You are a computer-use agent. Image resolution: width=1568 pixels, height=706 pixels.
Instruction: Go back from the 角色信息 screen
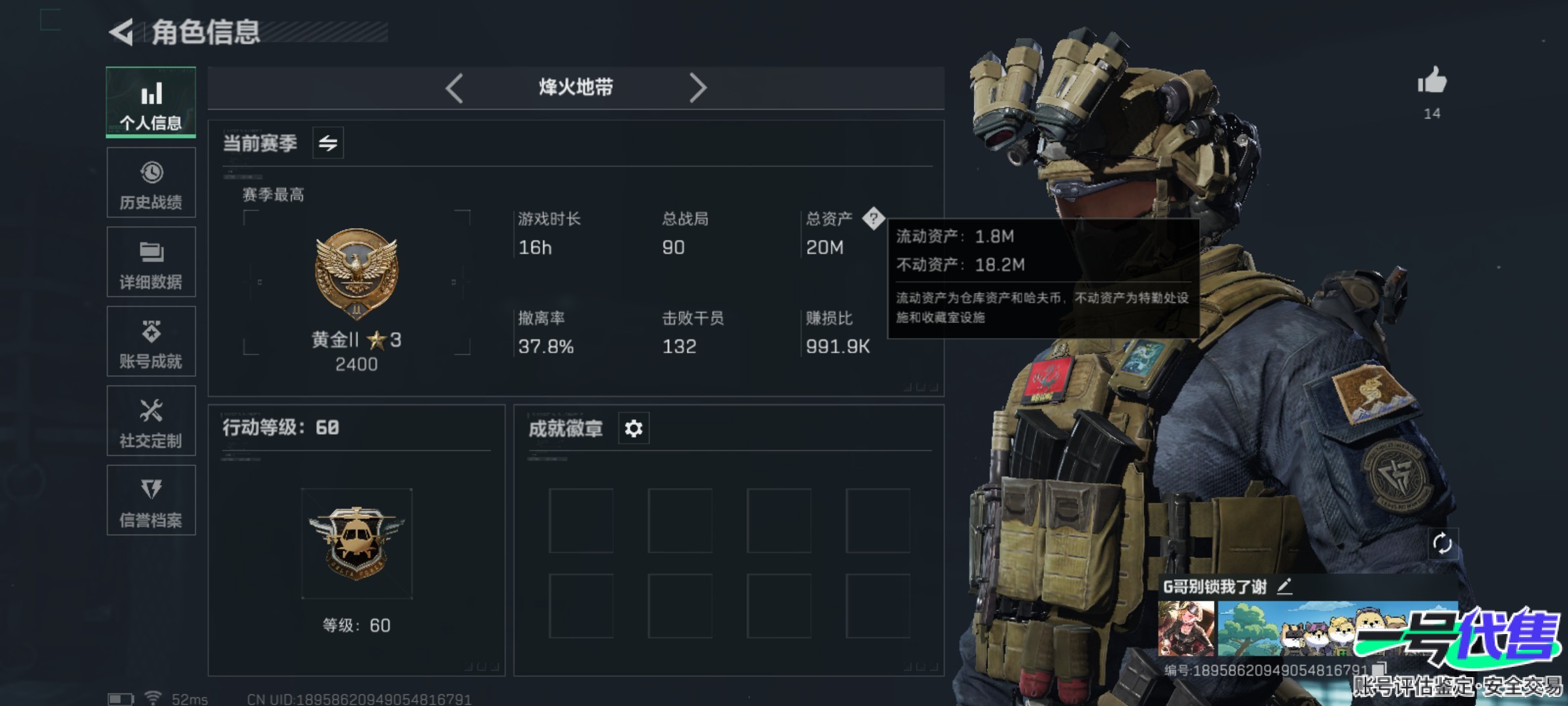tap(122, 32)
